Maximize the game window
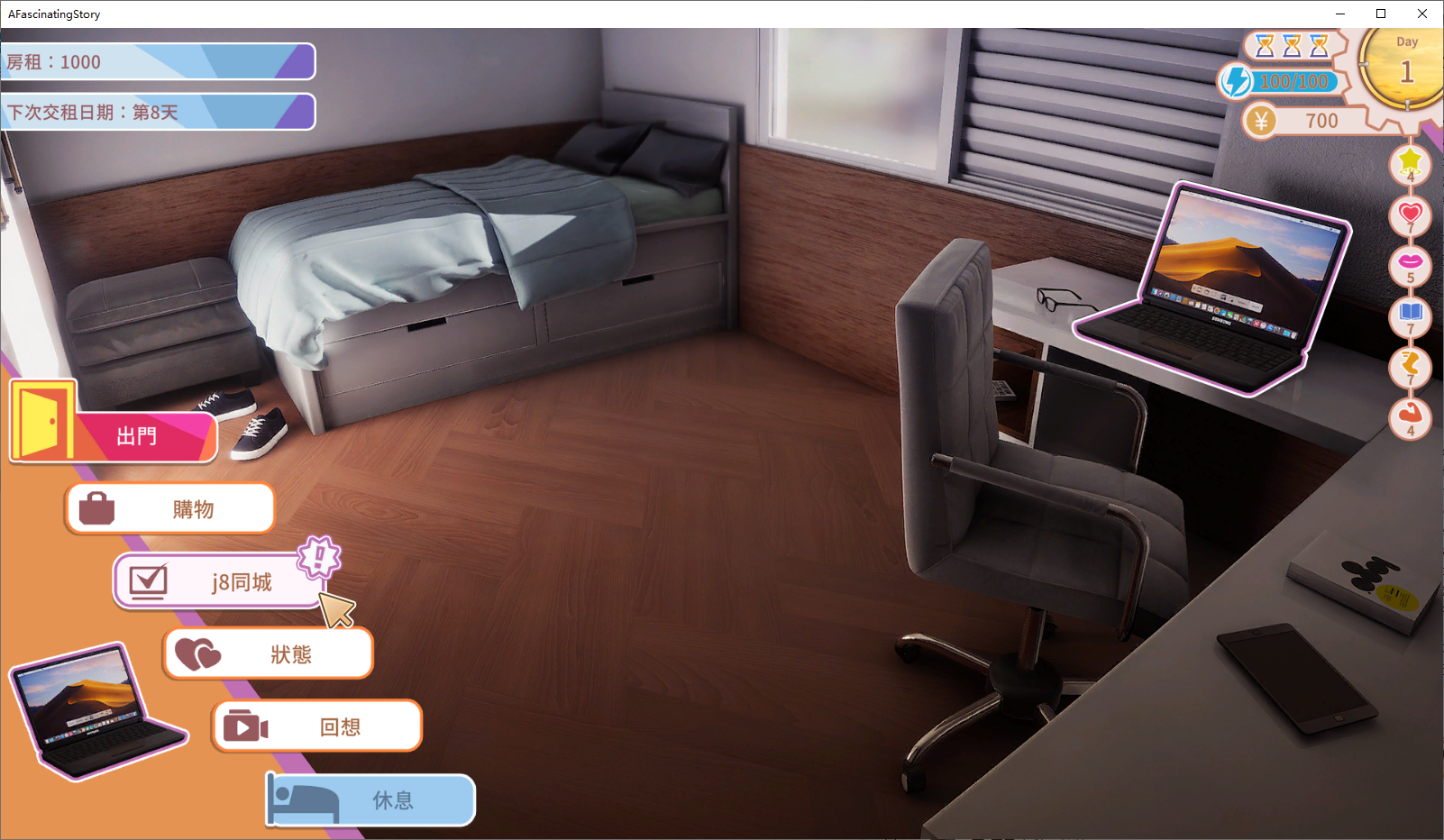1444x840 pixels. click(x=1381, y=14)
